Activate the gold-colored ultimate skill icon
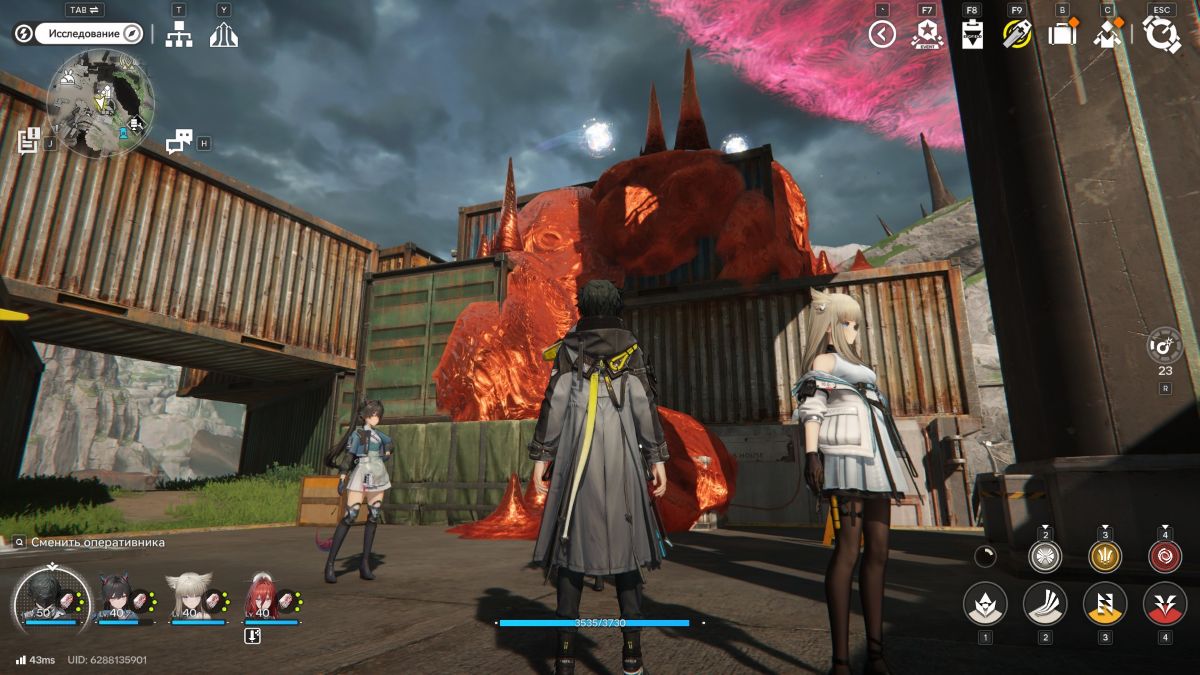Image resolution: width=1200 pixels, height=675 pixels. click(1105, 557)
